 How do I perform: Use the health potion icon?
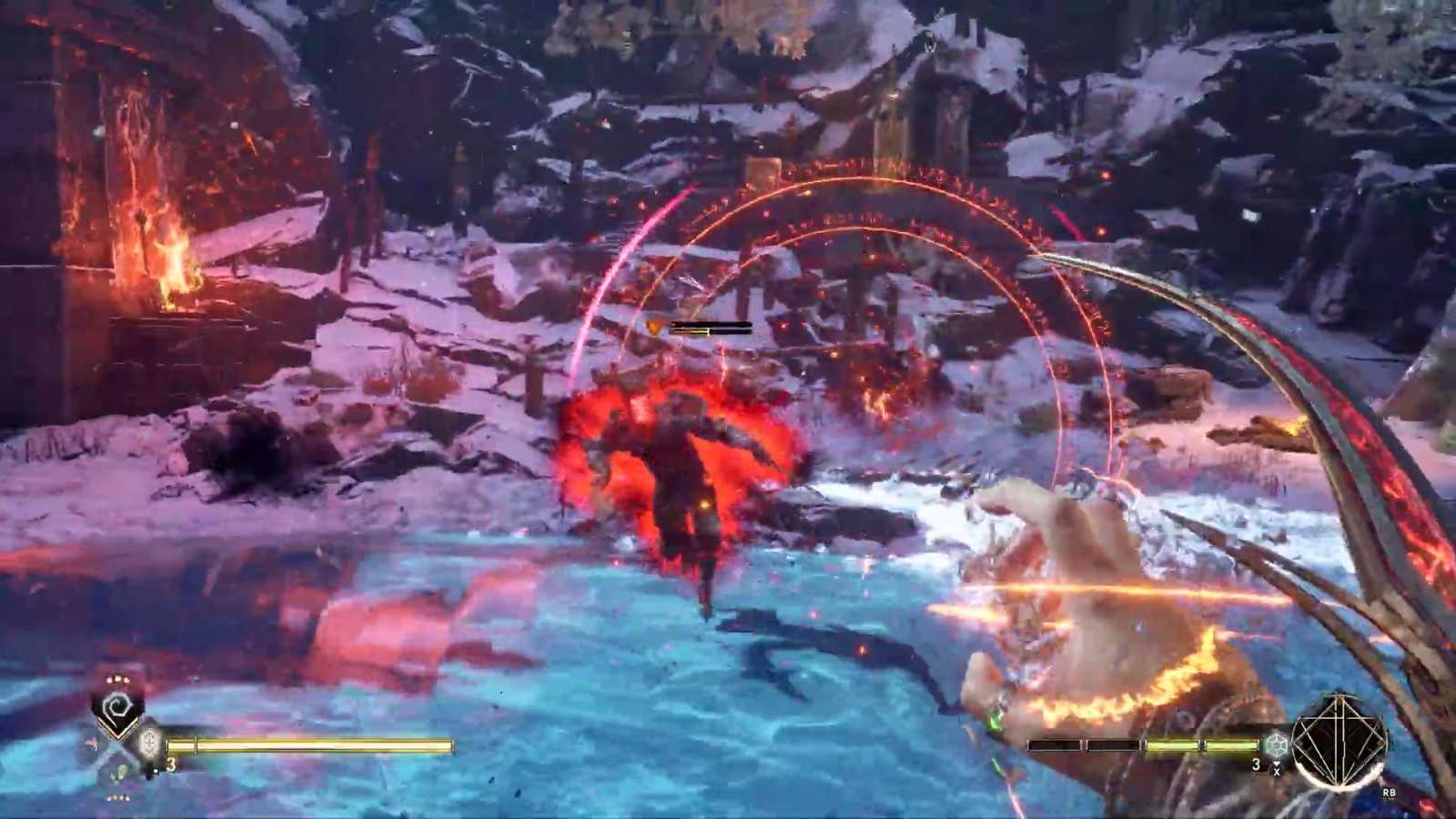point(148,743)
